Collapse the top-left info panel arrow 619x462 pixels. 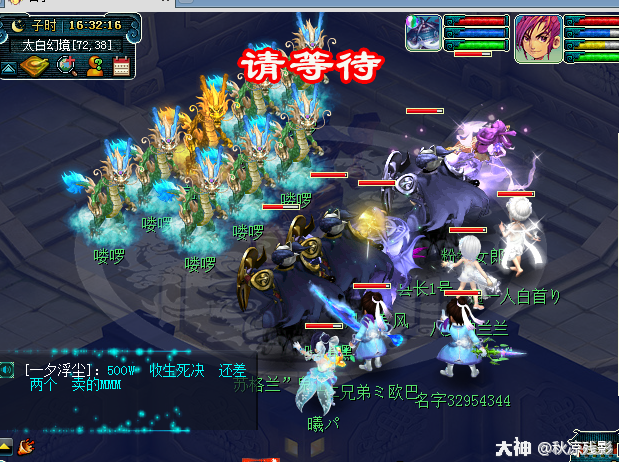[8, 67]
